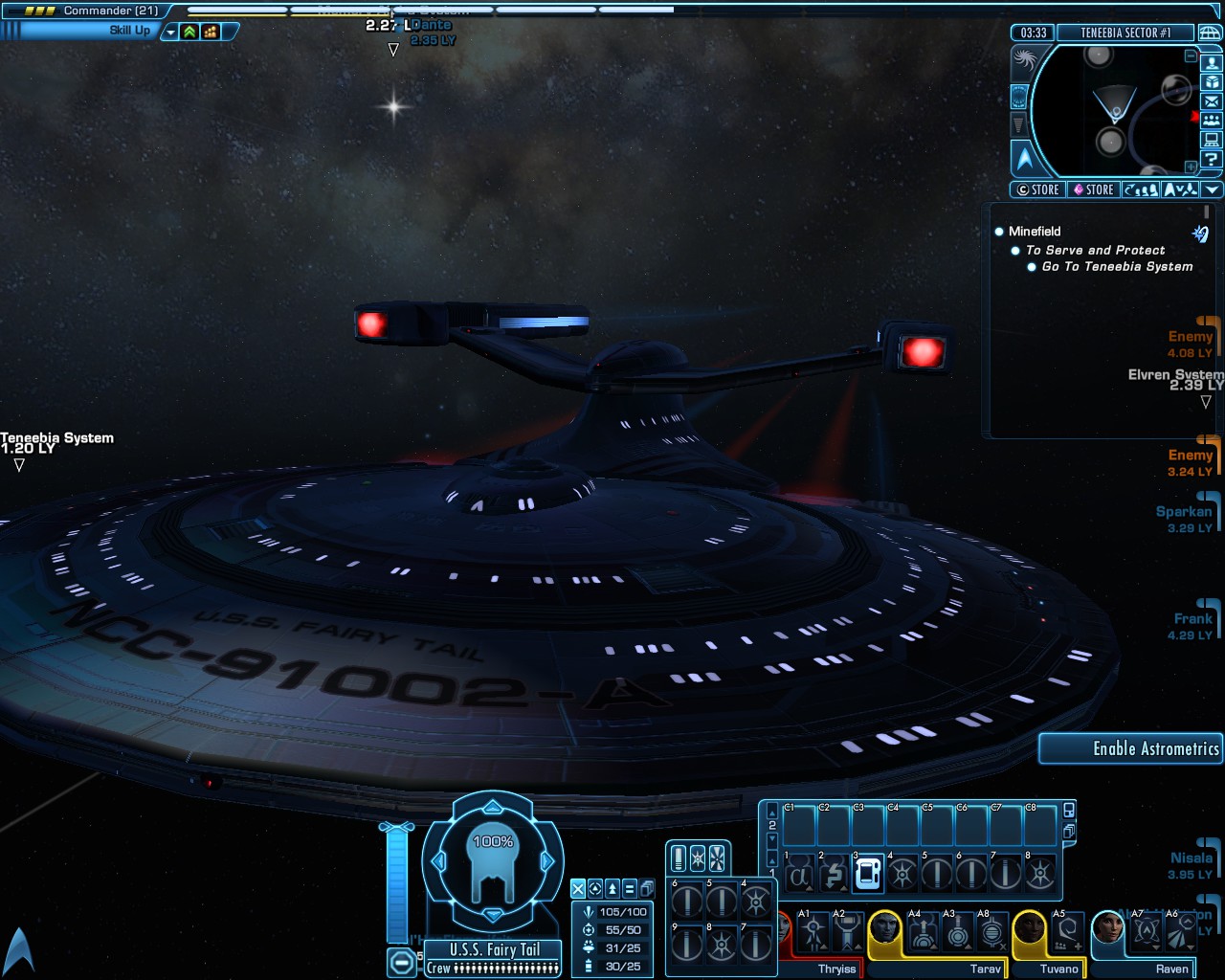Open the C-Store

1038,189
